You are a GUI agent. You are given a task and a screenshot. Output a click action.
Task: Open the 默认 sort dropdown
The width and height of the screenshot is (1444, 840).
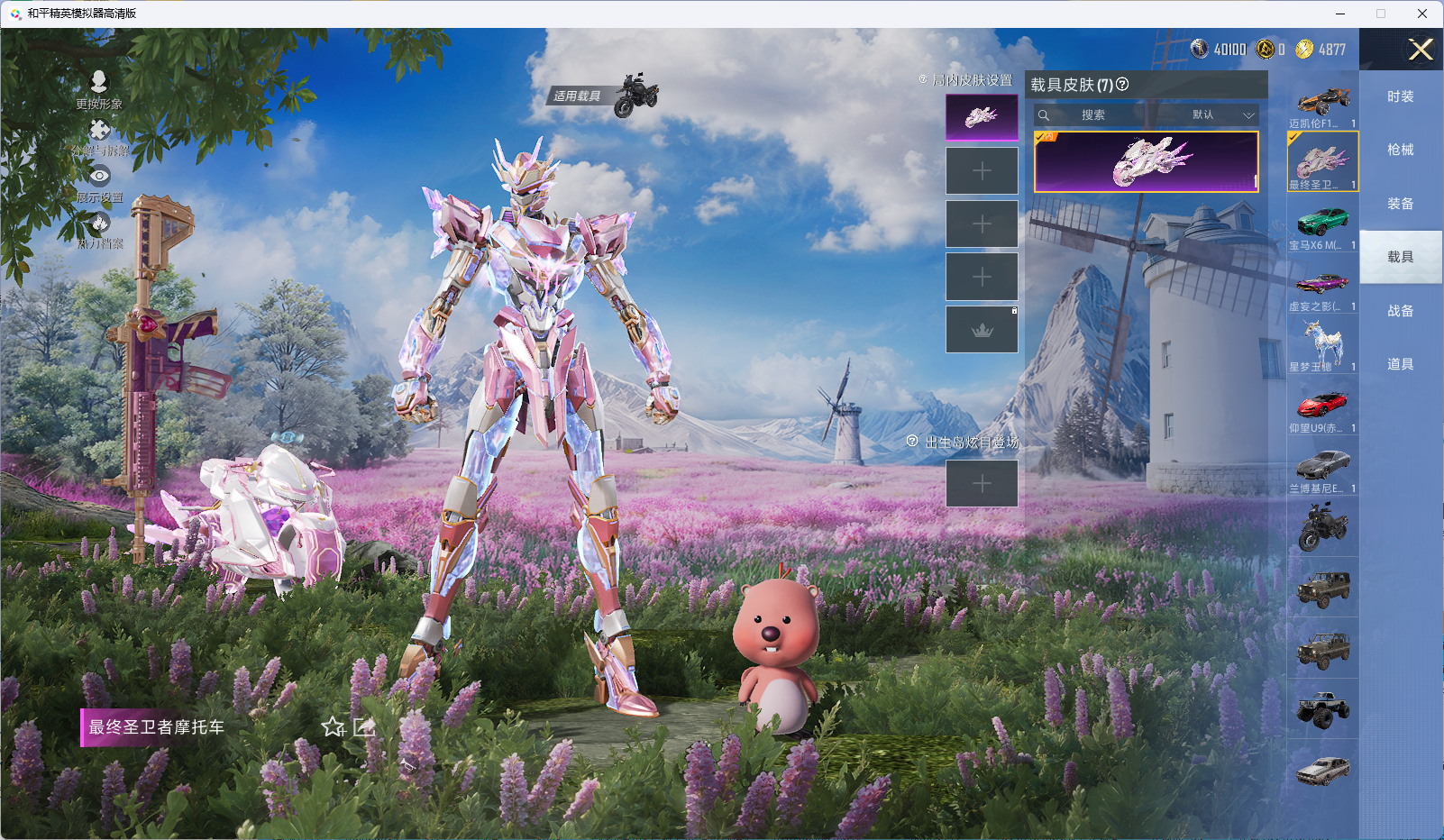coord(1221,115)
